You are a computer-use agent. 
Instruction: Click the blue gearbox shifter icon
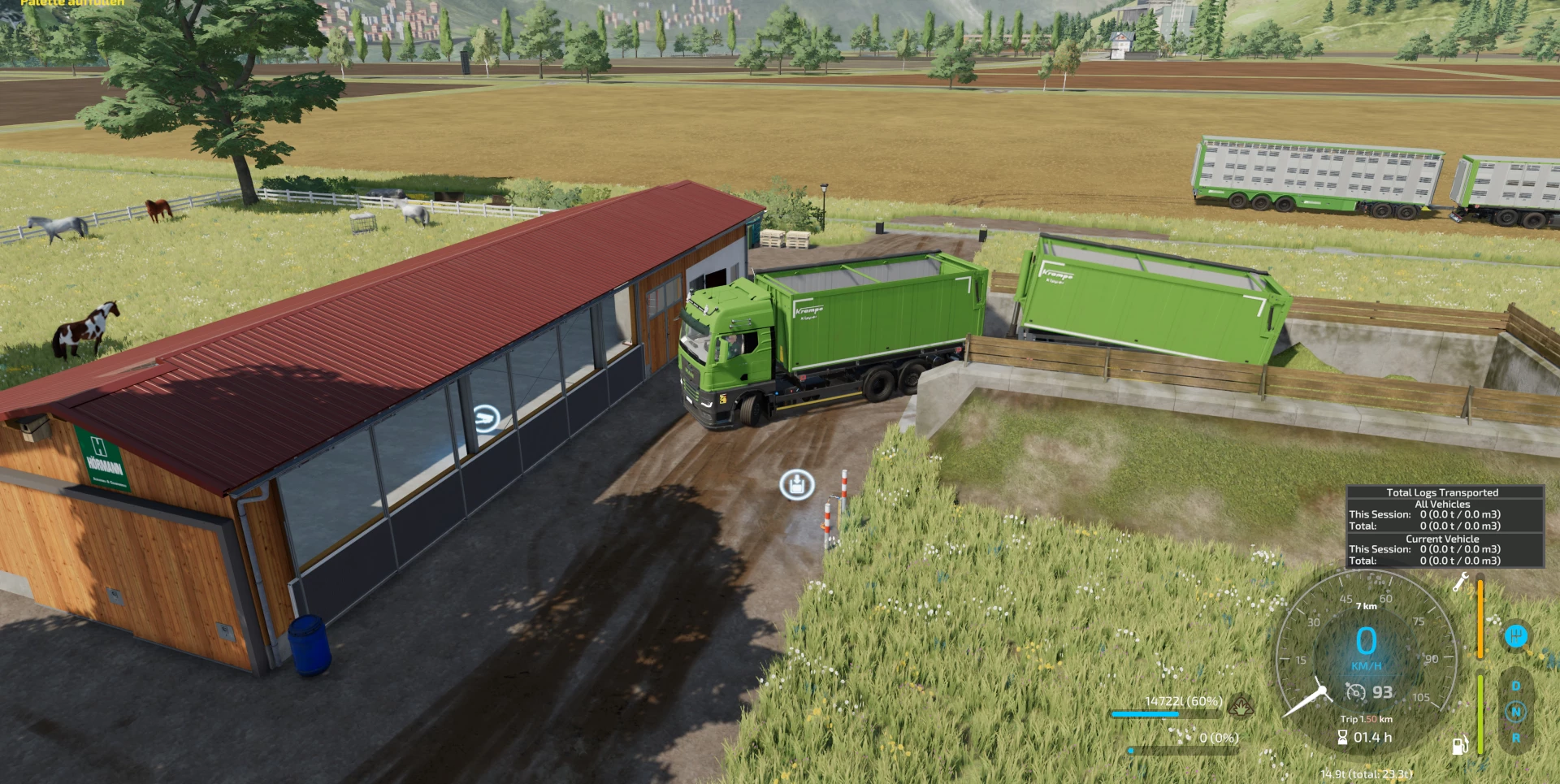[1515, 636]
